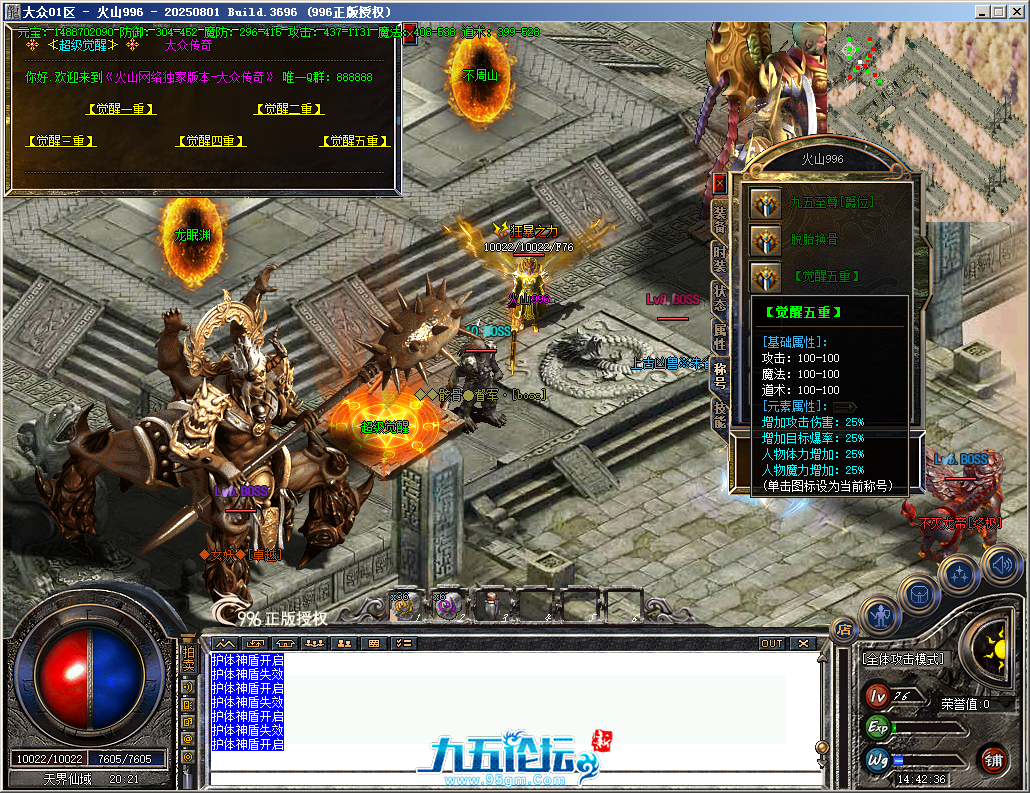1030x793 pixels.
Task: Select the 脱胎换骨 title icon
Action: 766,240
